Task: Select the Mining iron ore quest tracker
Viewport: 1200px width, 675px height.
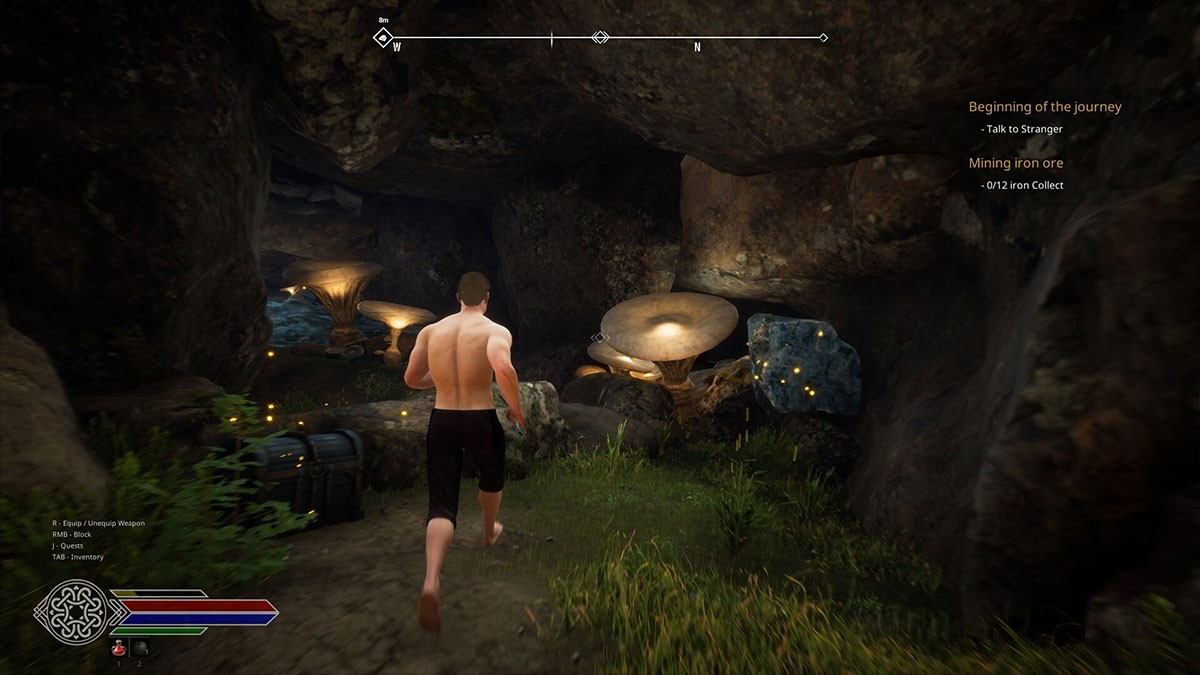Action: point(1015,163)
